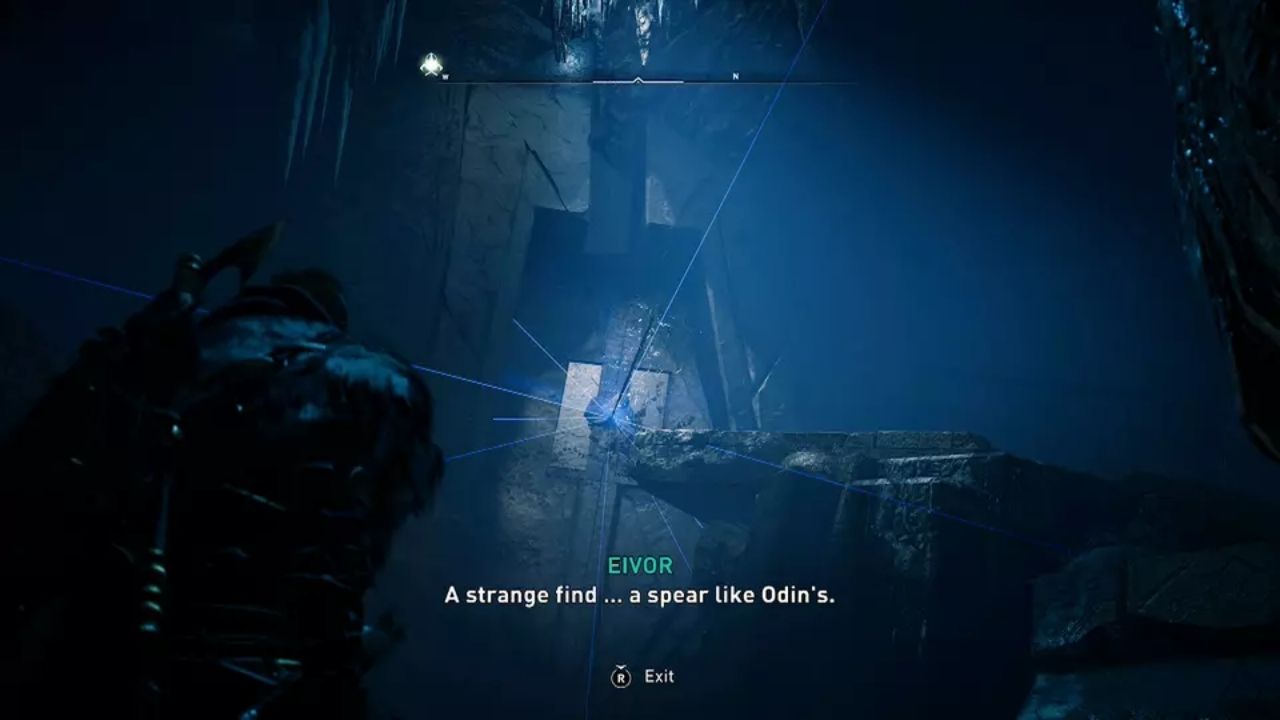Expand the EIVOR dialogue name label
Viewport: 1280px width, 720px height.
click(x=640, y=565)
